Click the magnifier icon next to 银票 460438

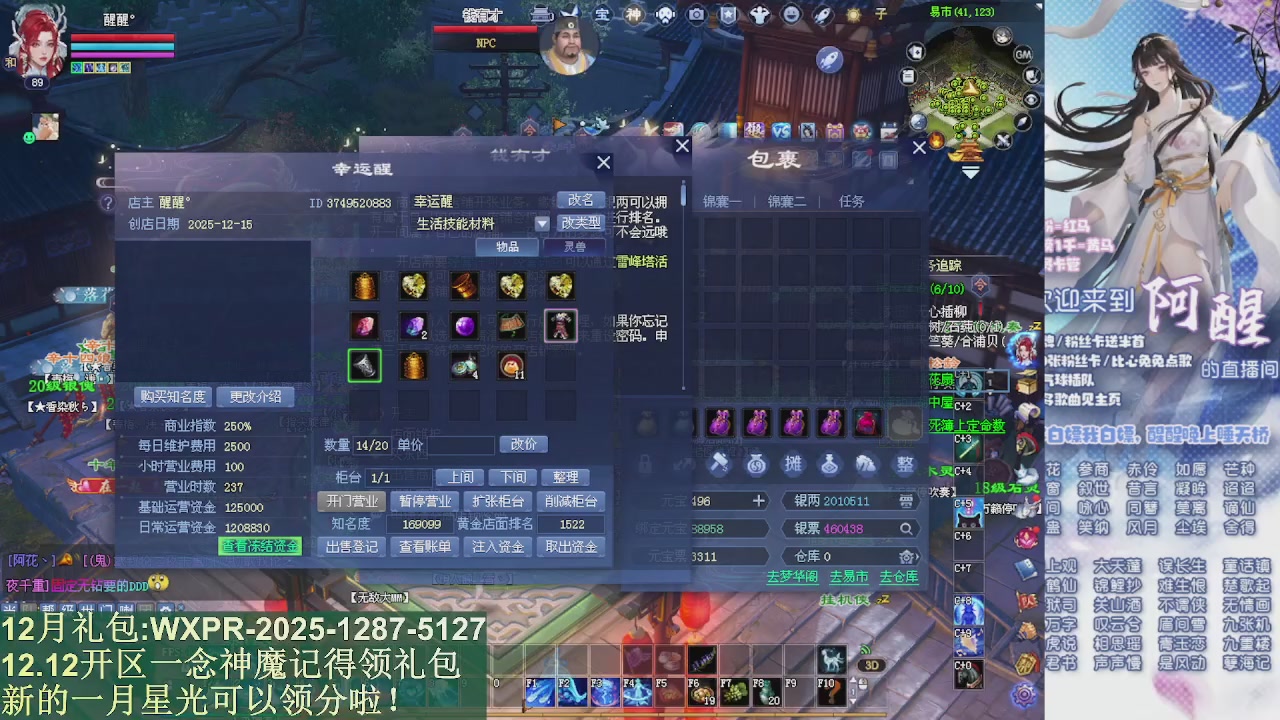tap(906, 528)
